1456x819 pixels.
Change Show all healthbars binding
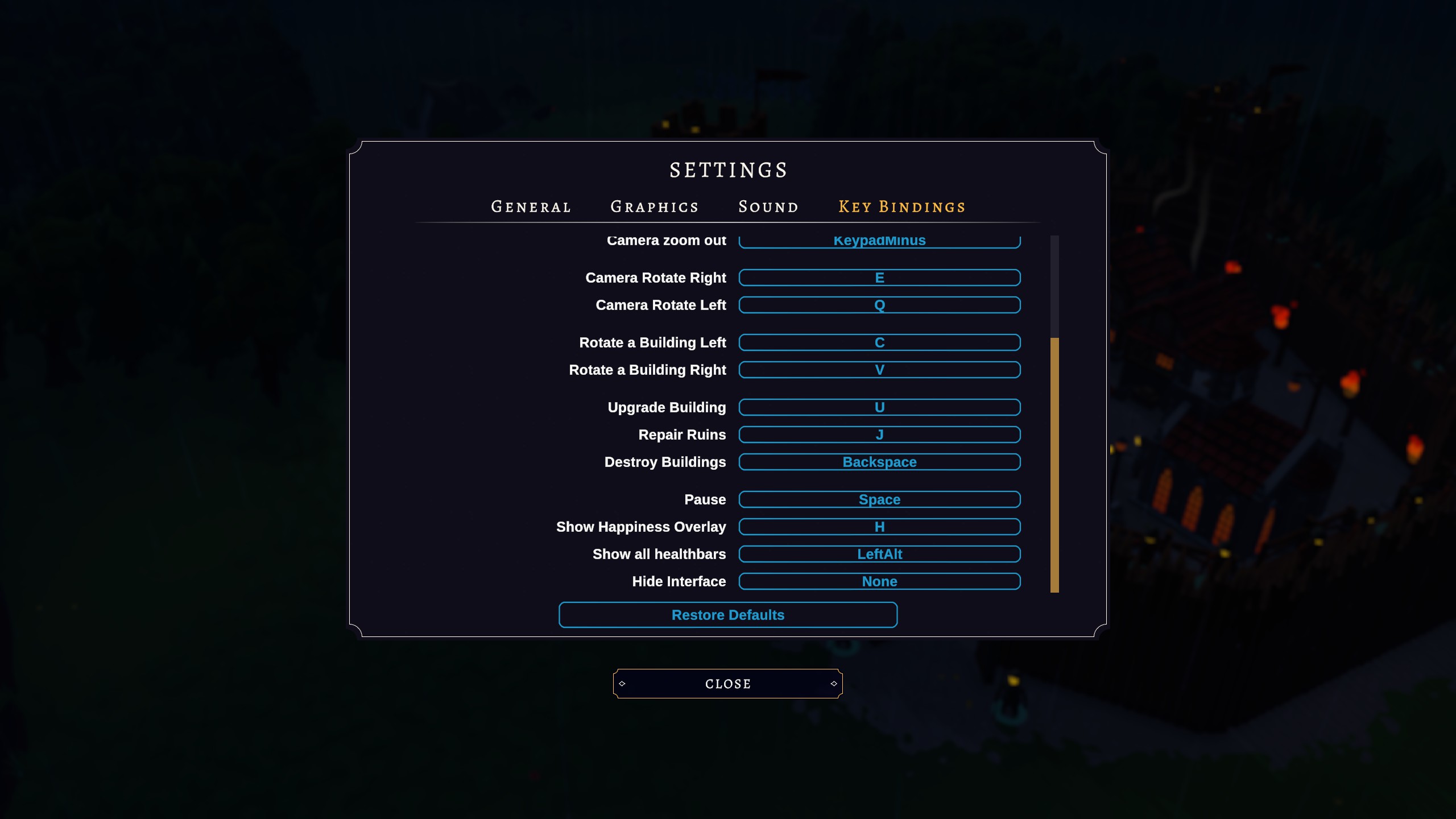click(879, 554)
